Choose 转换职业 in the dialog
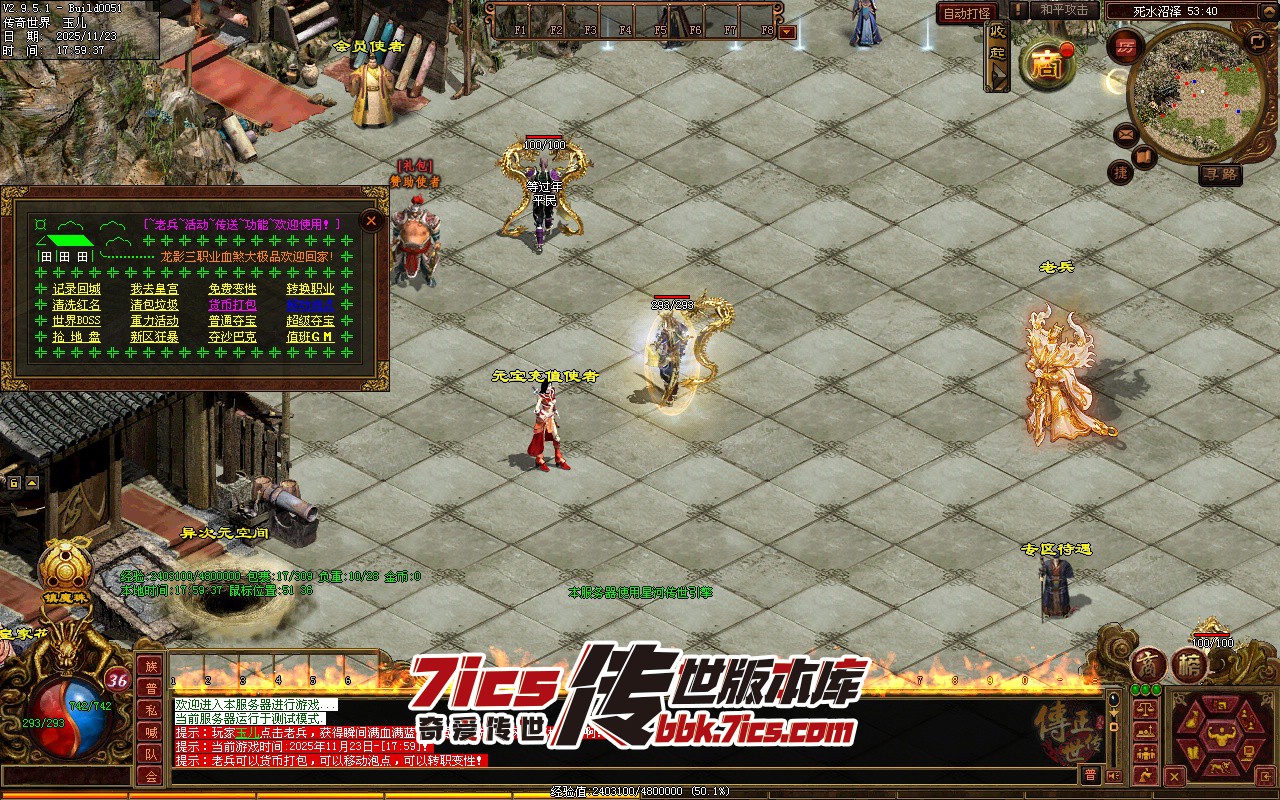1280x800 pixels. 310,289
